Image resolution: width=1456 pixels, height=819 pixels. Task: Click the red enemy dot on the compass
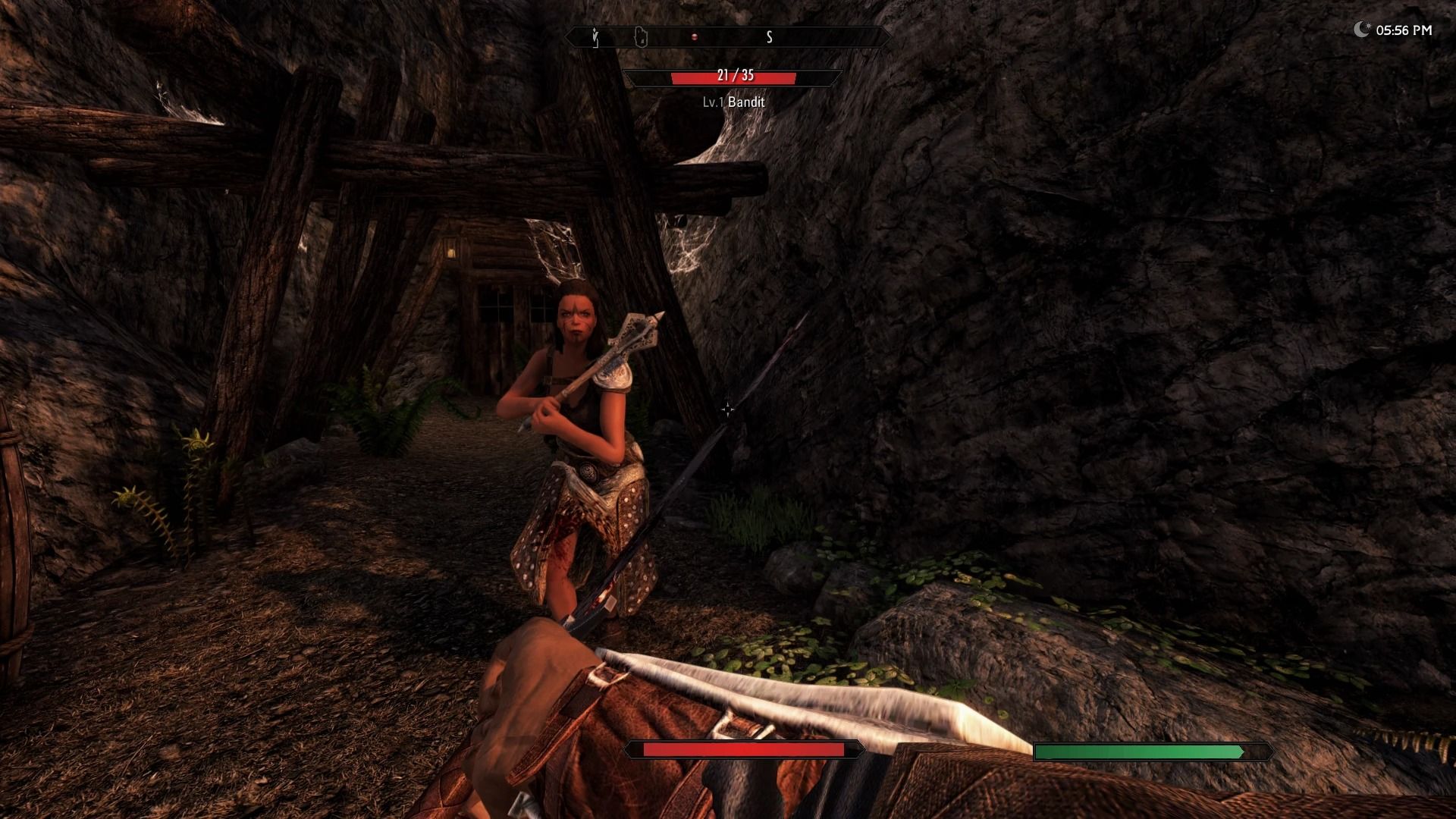pyautogui.click(x=695, y=36)
